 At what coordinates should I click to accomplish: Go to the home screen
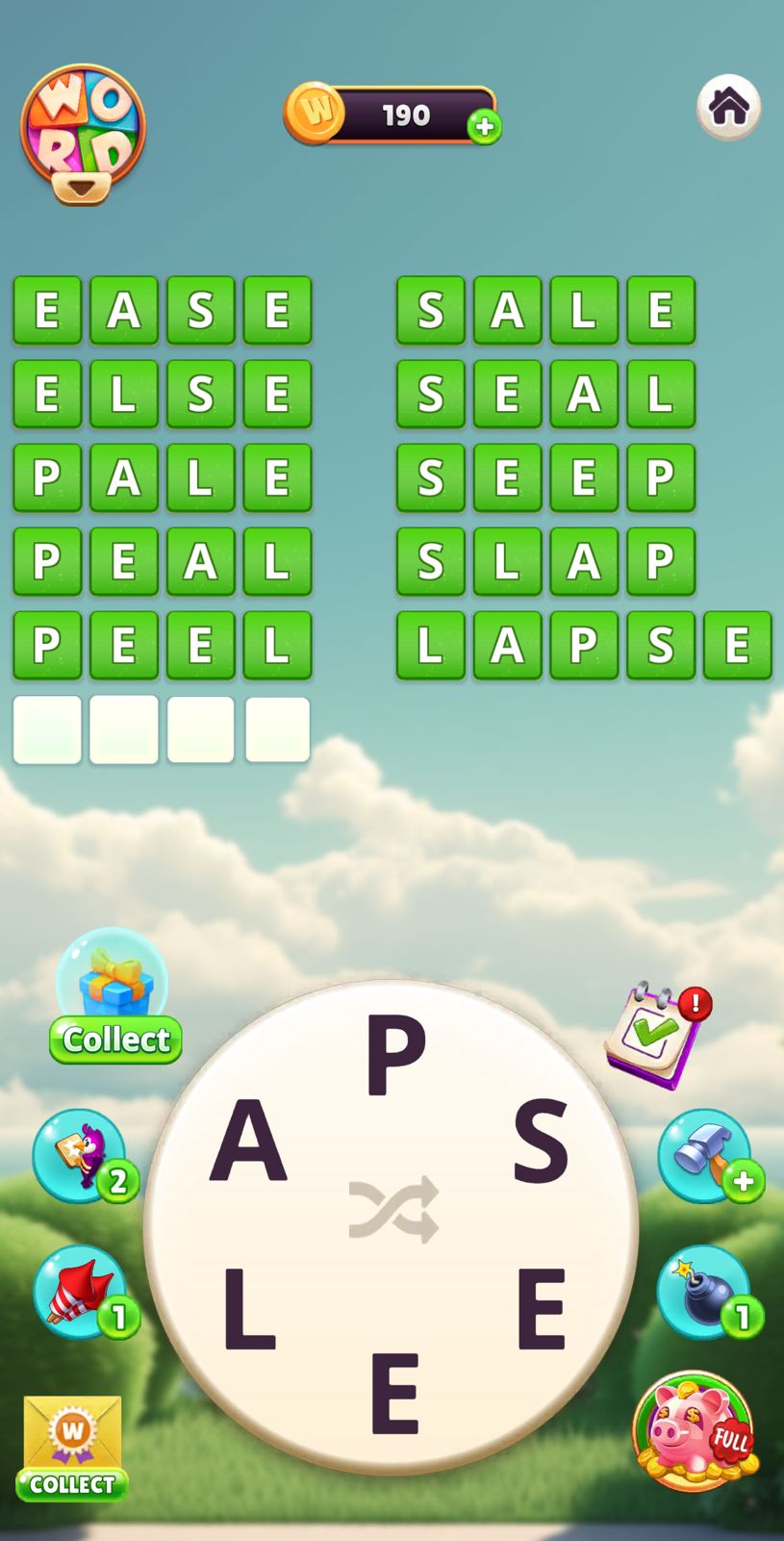(x=728, y=107)
